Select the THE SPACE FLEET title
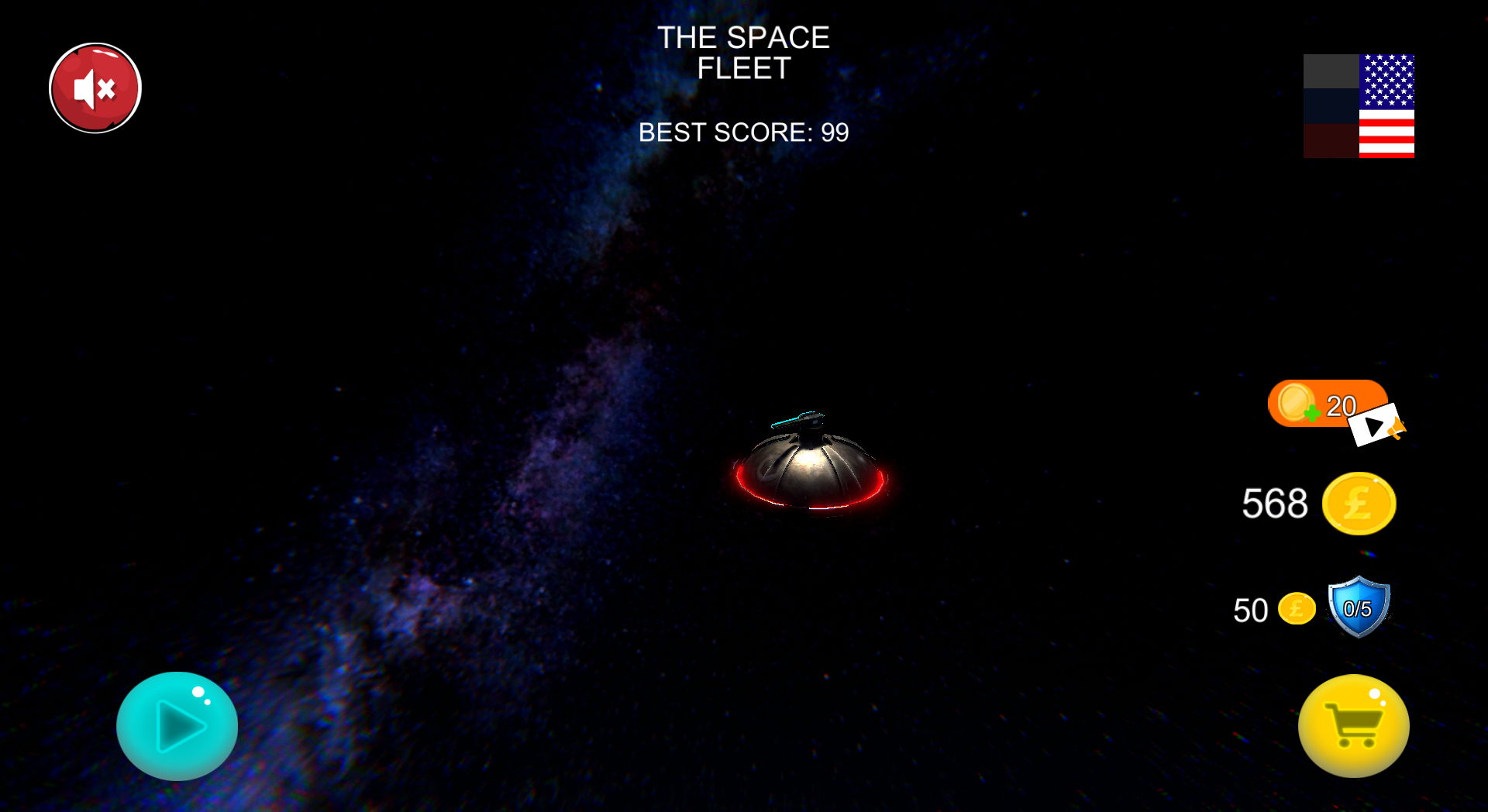This screenshot has width=1488, height=812. [744, 53]
